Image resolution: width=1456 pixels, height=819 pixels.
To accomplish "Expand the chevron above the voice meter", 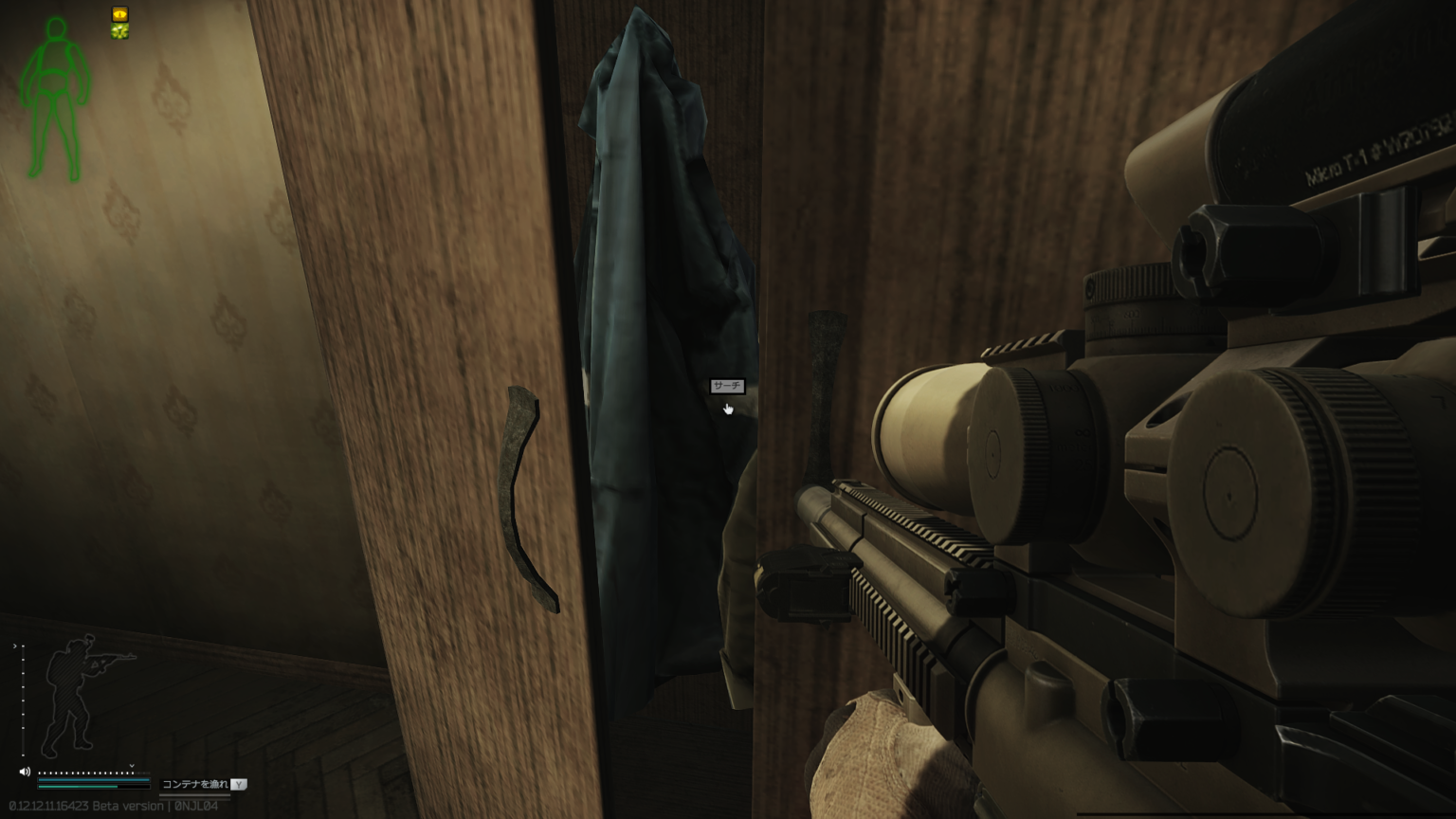I will [132, 765].
